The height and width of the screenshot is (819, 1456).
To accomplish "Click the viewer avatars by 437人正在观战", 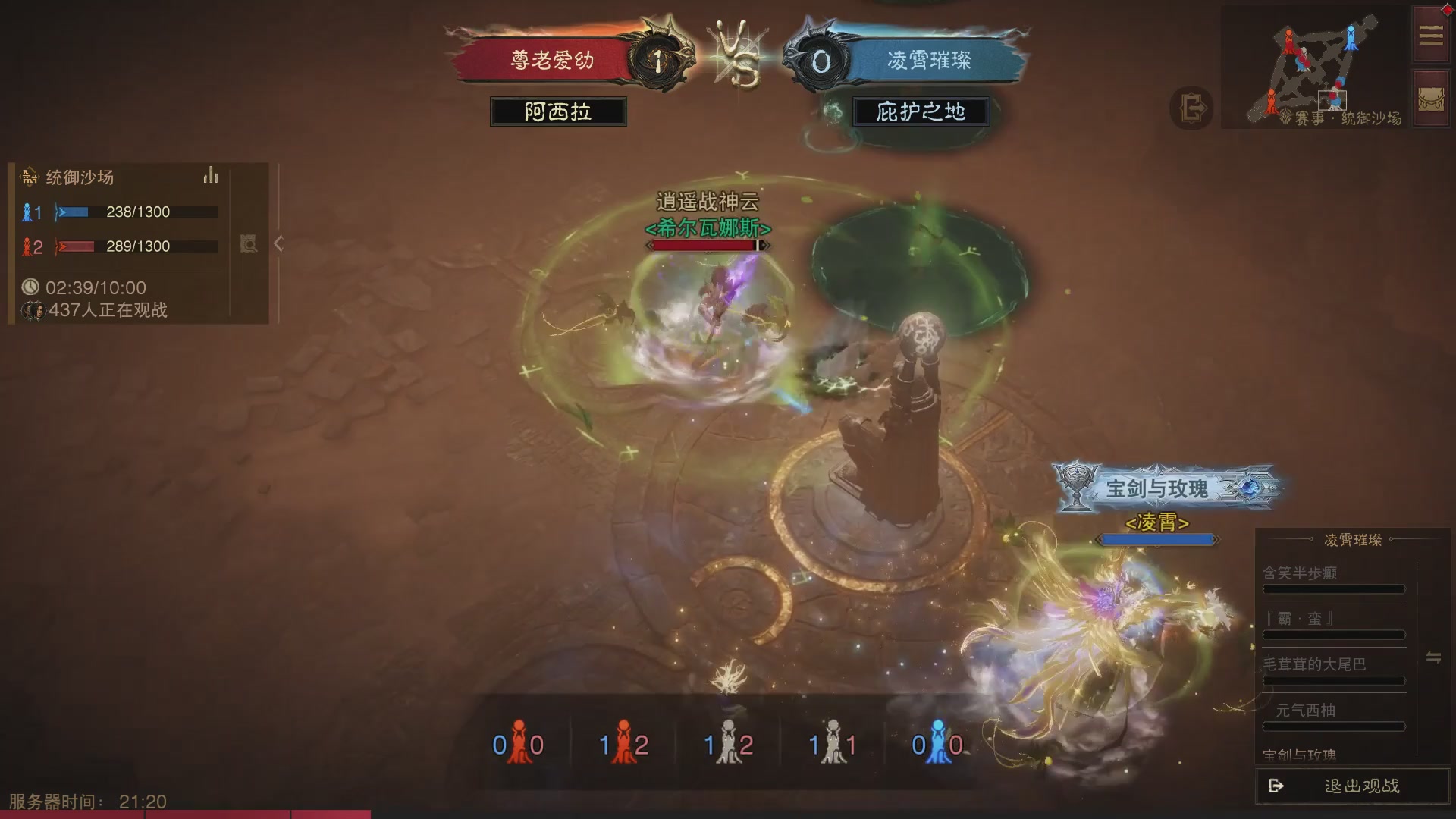I will pyautogui.click(x=32, y=310).
